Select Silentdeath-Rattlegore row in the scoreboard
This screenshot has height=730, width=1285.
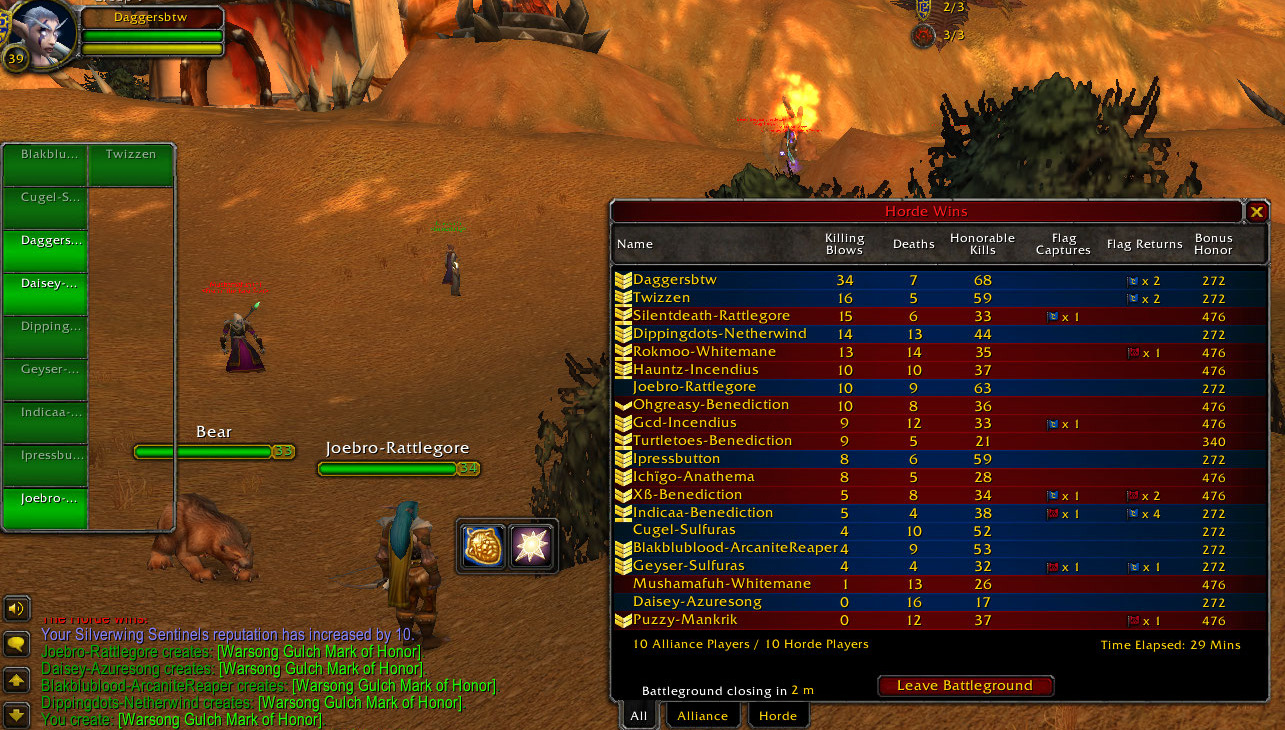711,316
